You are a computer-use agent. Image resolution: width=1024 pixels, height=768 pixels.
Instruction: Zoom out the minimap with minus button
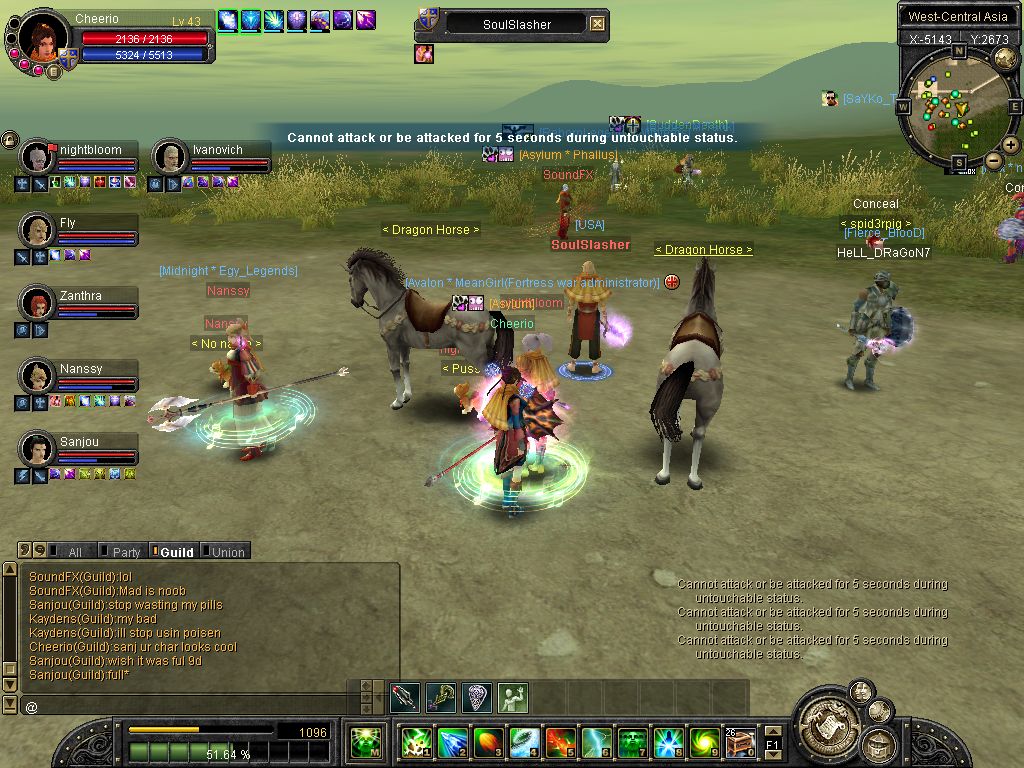coord(994,160)
